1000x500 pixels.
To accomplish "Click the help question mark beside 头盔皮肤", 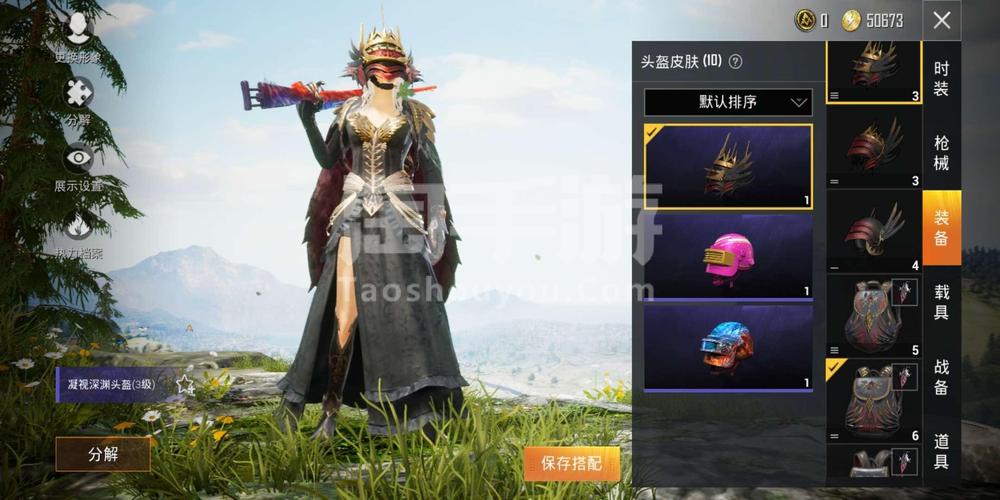I will pos(736,61).
